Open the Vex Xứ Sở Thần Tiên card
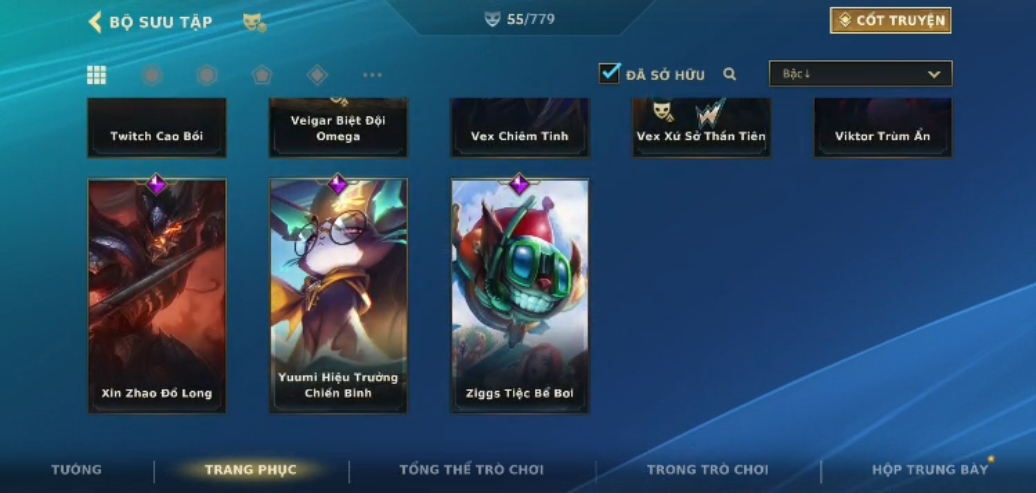The image size is (1036, 493). (x=701, y=128)
